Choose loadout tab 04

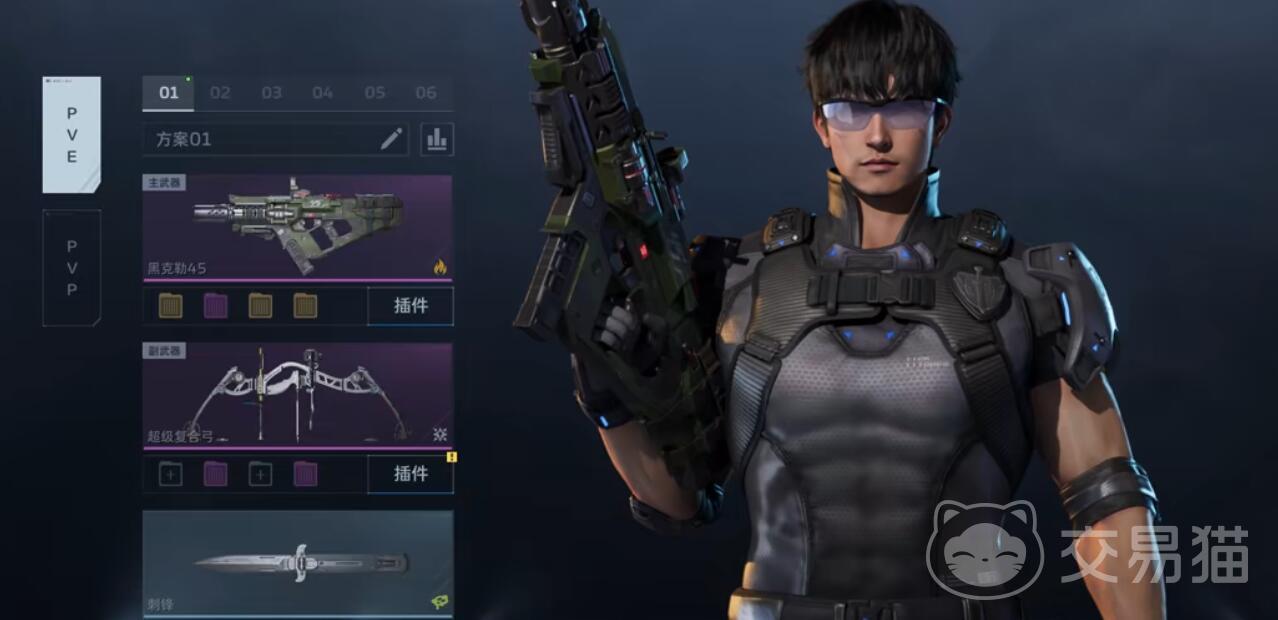pos(322,93)
